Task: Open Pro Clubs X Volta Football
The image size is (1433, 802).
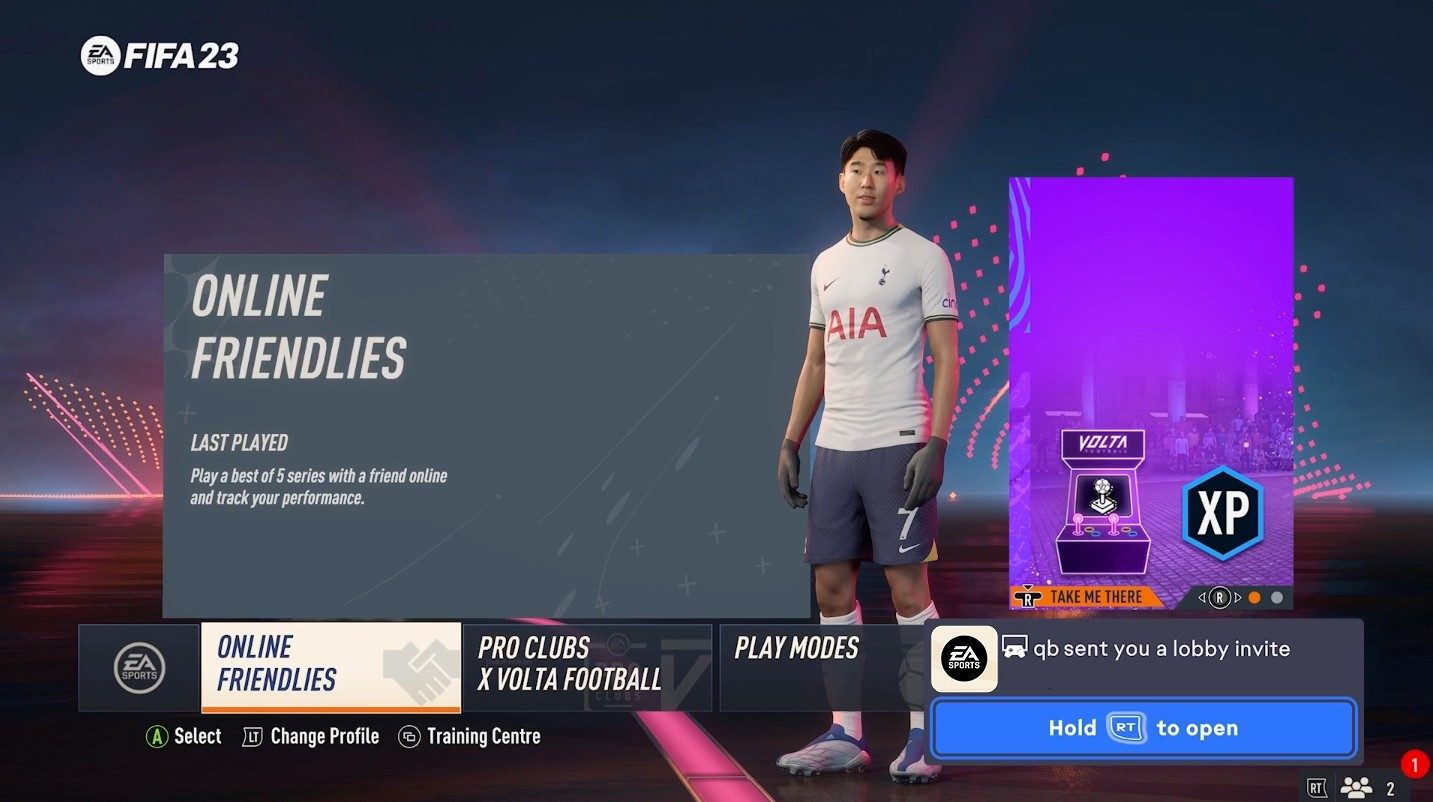Action: (x=587, y=666)
